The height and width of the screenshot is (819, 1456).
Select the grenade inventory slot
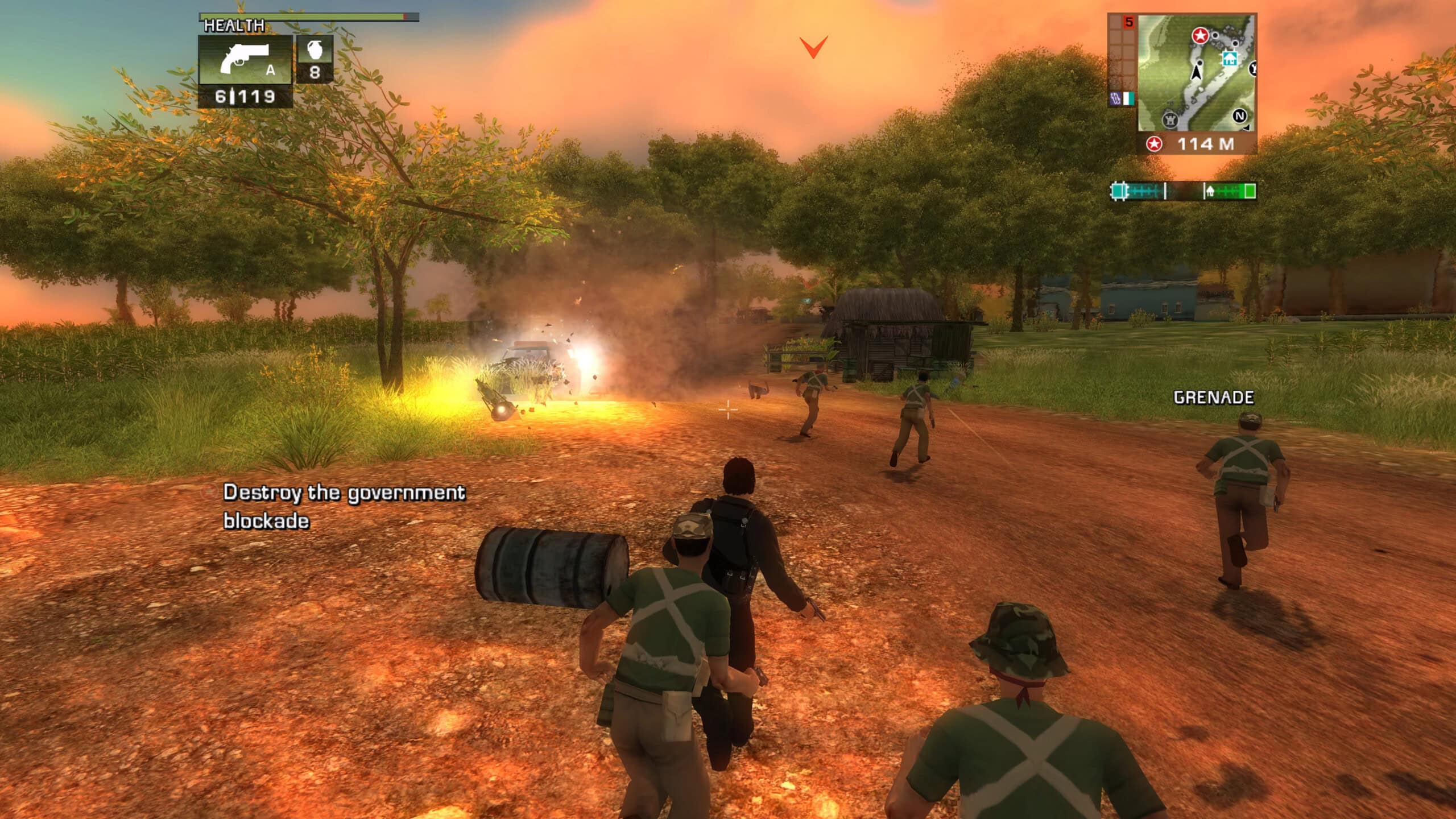315,59
